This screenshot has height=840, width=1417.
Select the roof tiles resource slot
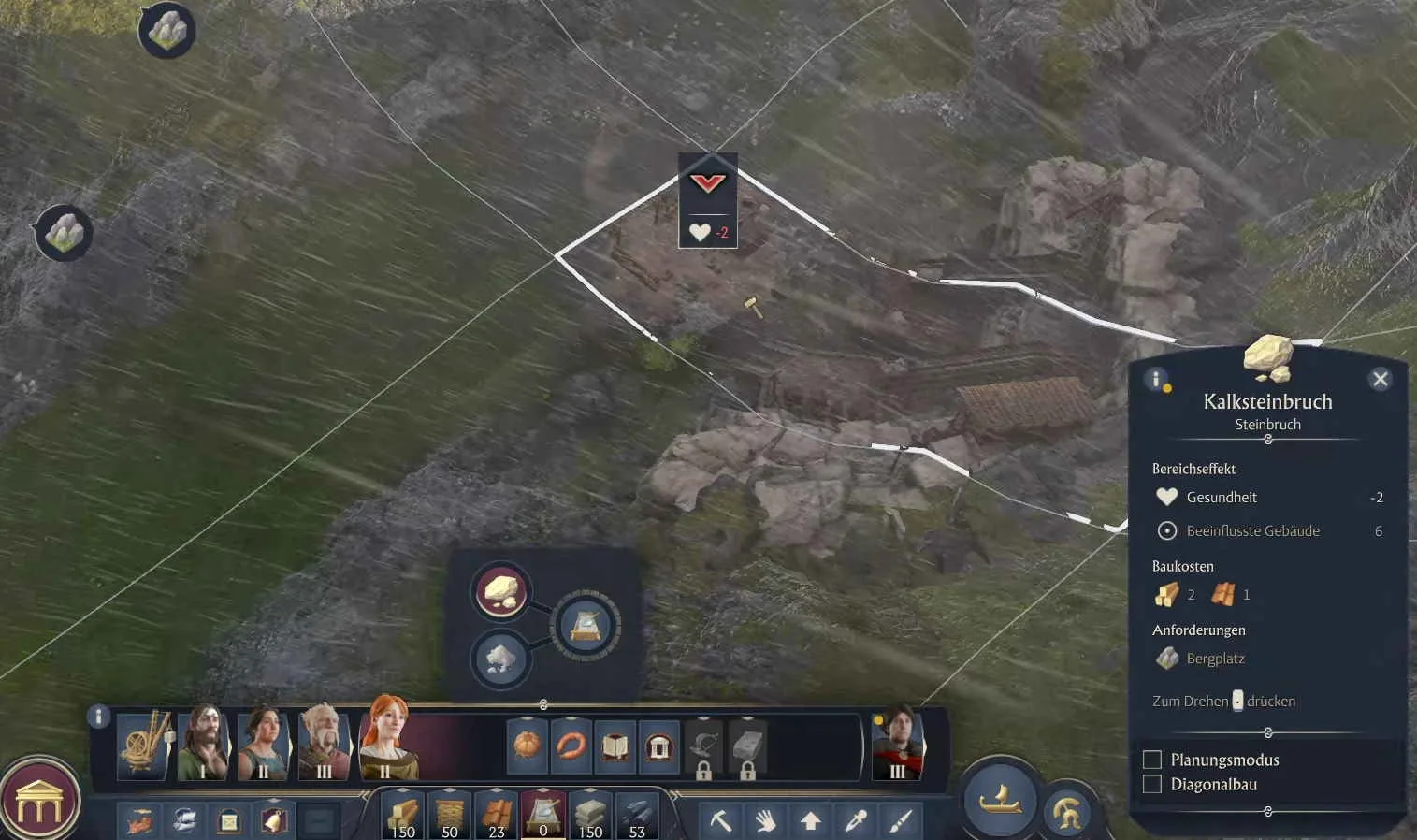coord(497,816)
